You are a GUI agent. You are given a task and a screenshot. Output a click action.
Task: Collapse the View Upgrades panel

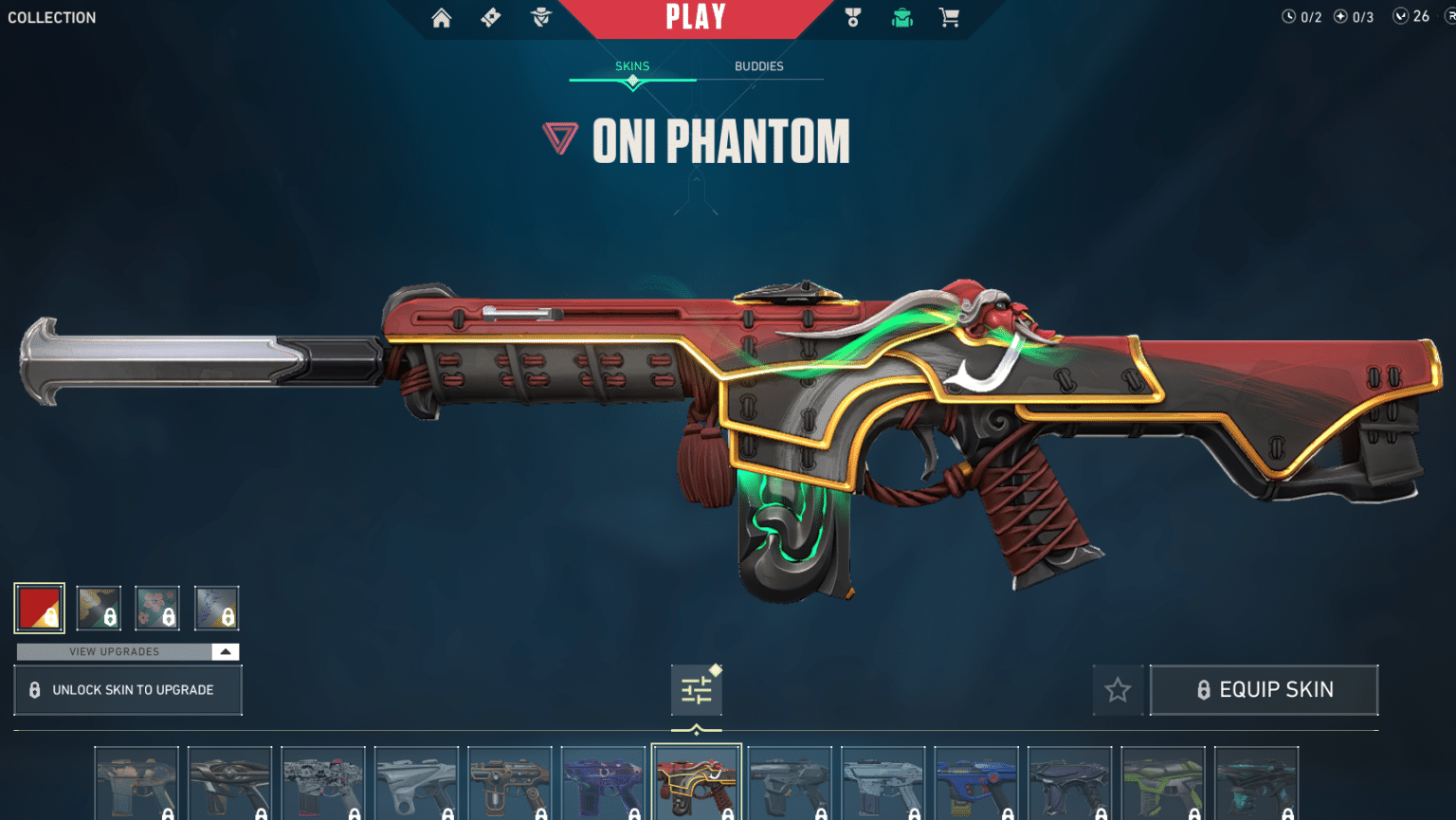[x=225, y=651]
